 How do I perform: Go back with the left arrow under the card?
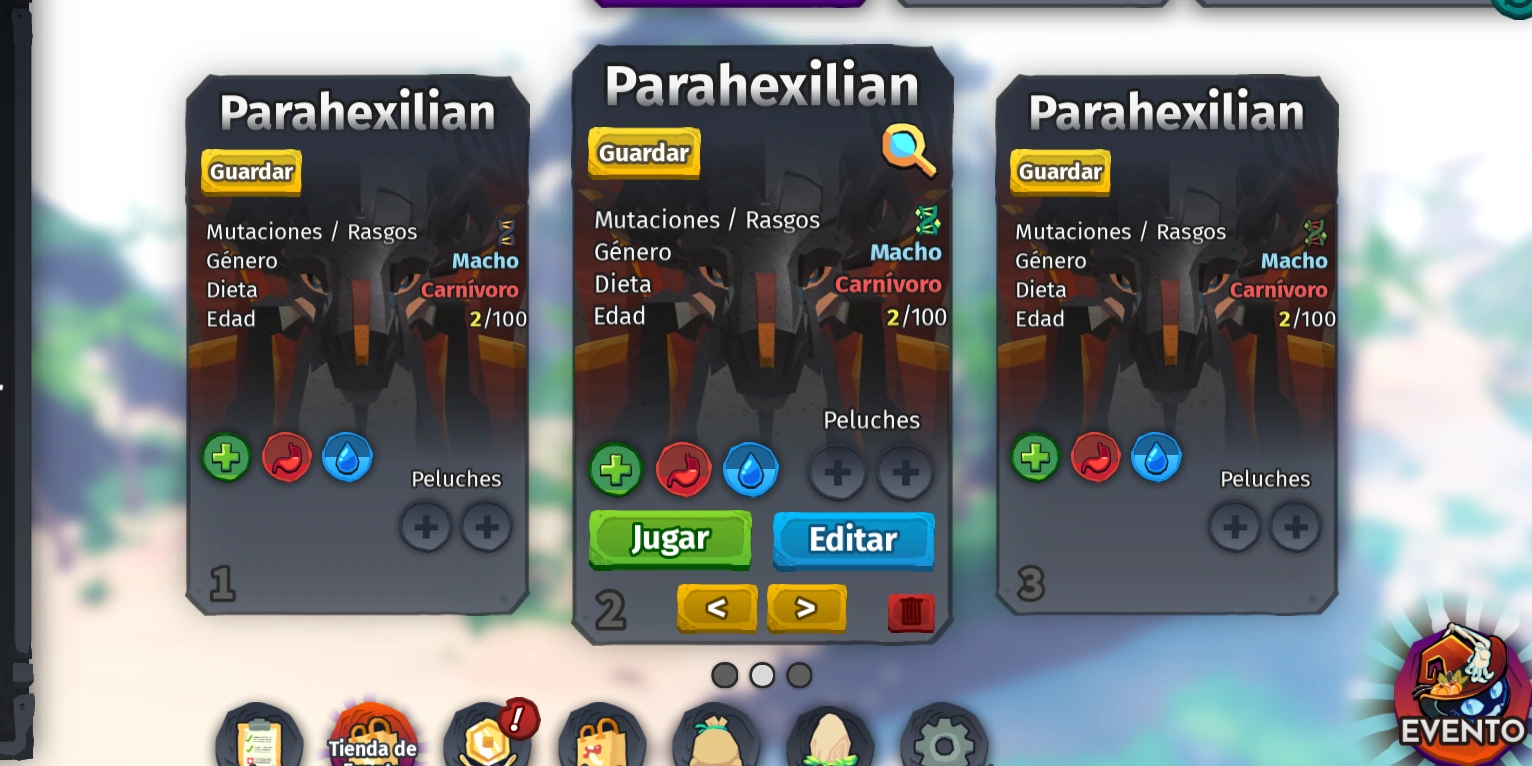pos(717,608)
